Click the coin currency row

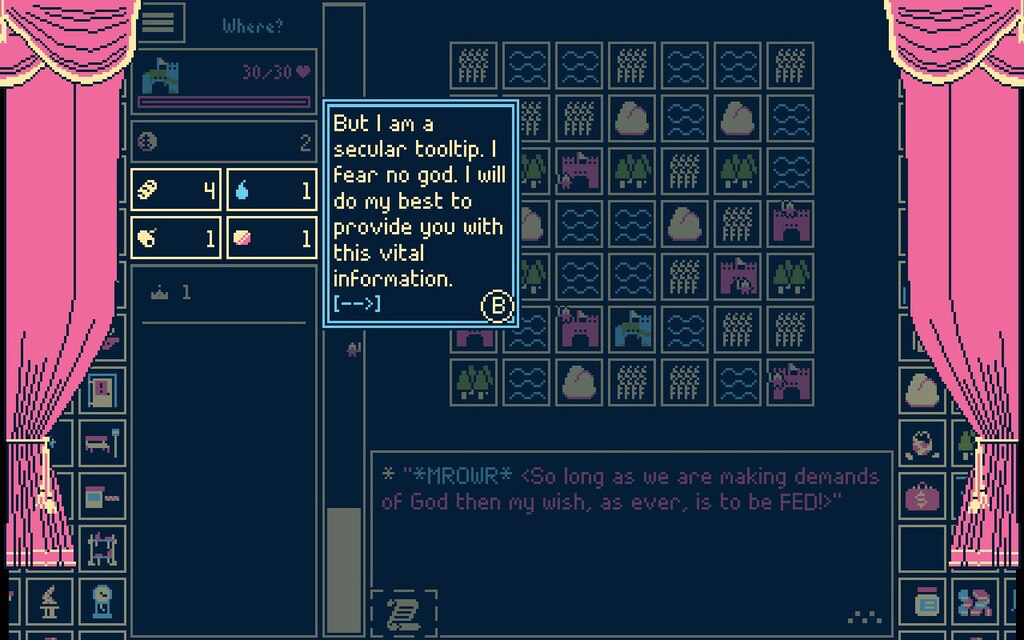tap(224, 142)
